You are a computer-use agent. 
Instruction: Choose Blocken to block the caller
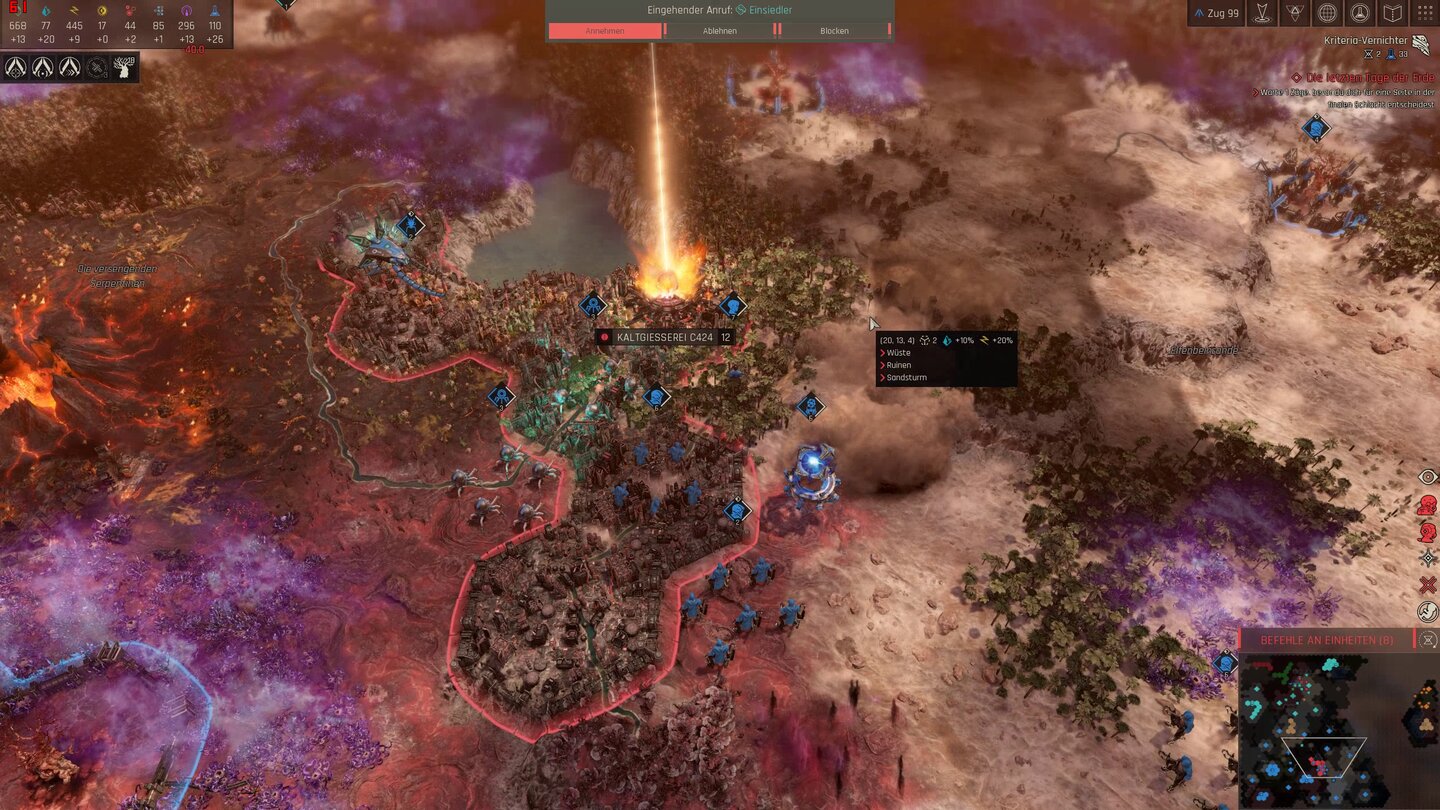tap(834, 31)
